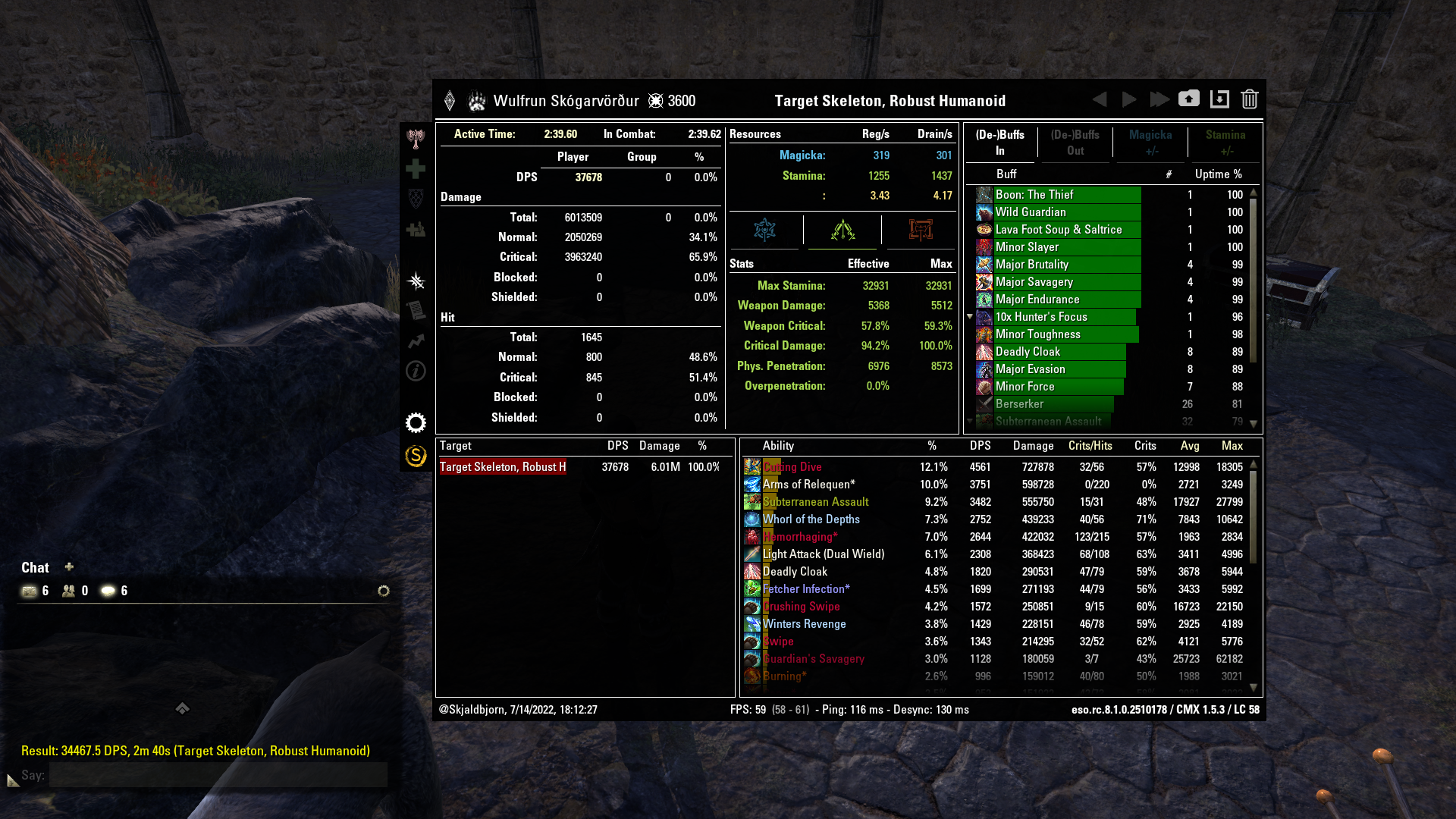The height and width of the screenshot is (819, 1456).
Task: Select the red penetration stats icon
Action: [922, 231]
